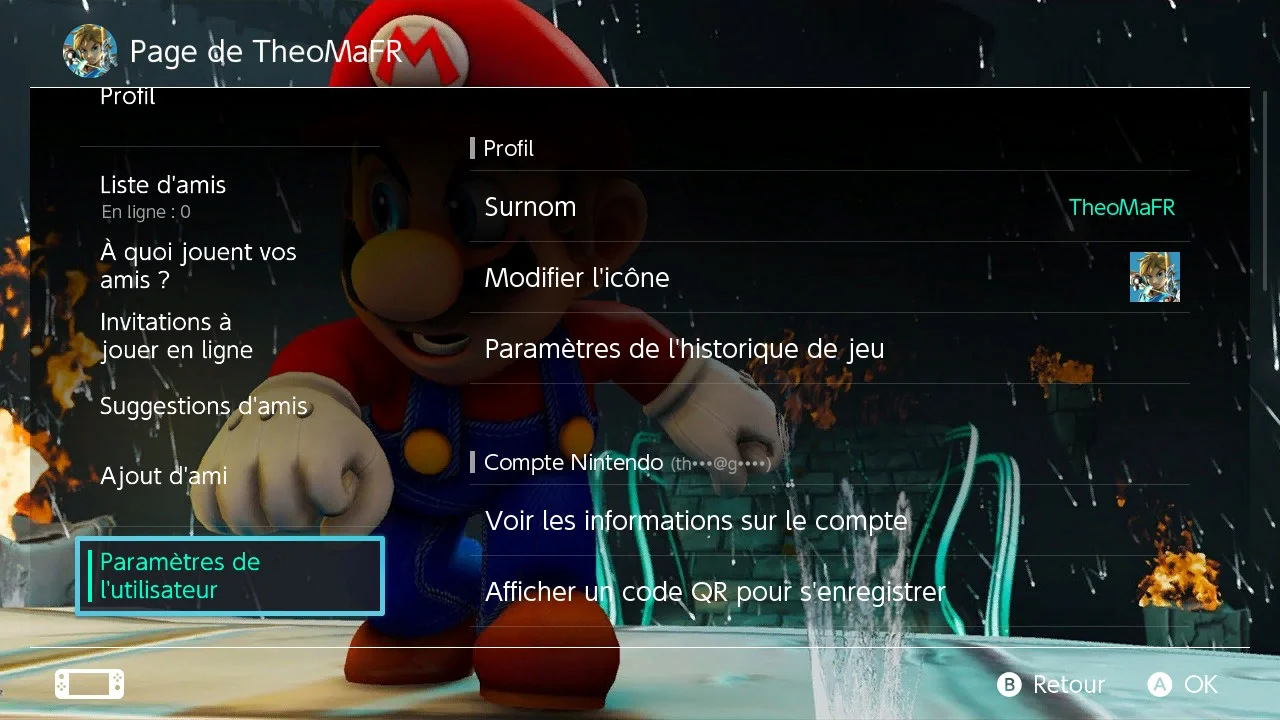Click Modifier l'icône row
This screenshot has width=1280, height=720.
(x=577, y=277)
